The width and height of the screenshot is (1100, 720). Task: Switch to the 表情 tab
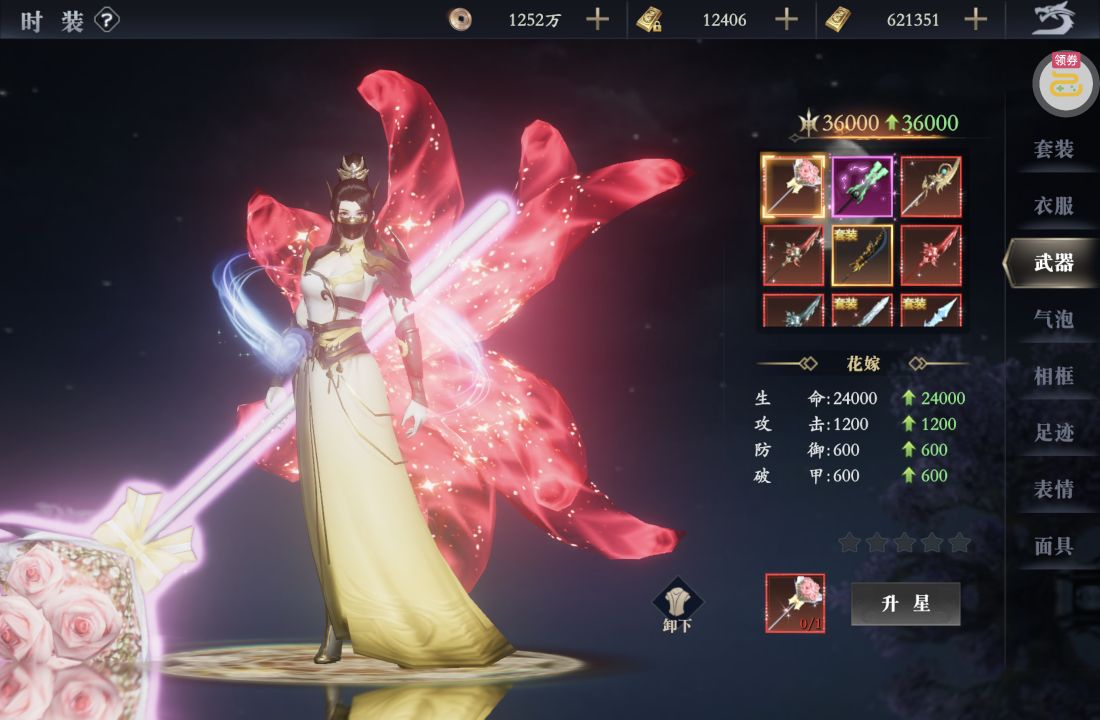coord(1053,490)
